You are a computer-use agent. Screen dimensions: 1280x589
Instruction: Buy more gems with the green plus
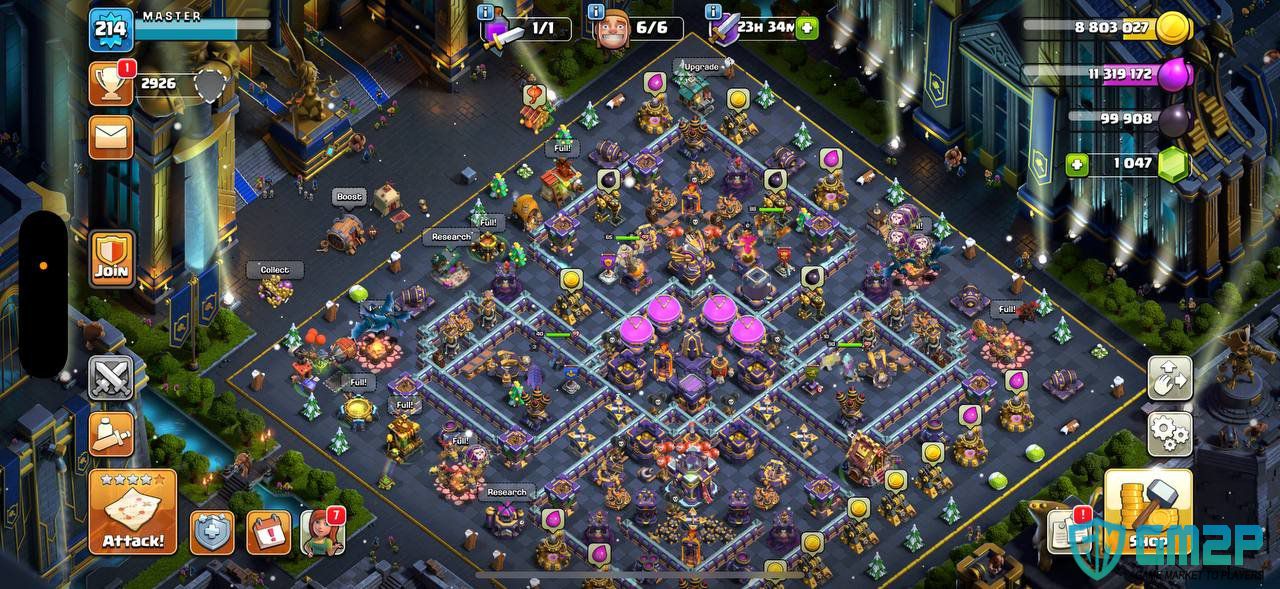click(x=1077, y=164)
